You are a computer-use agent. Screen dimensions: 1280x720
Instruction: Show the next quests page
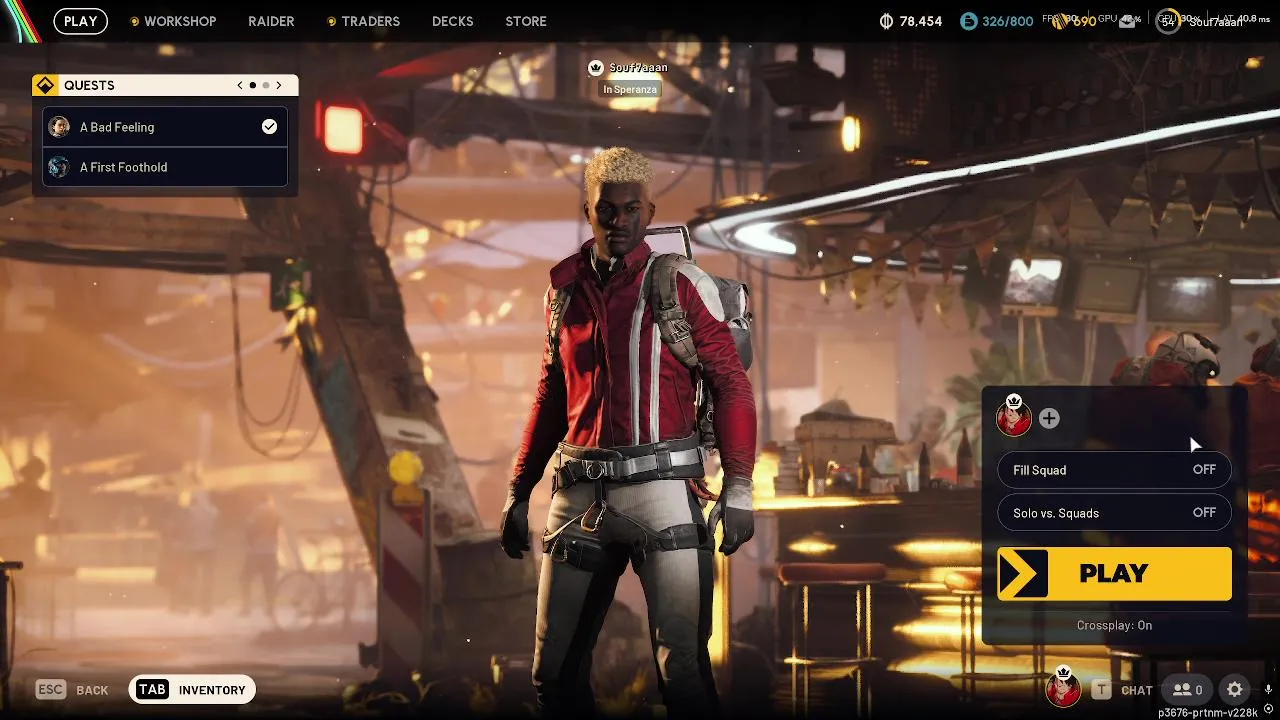click(x=279, y=85)
